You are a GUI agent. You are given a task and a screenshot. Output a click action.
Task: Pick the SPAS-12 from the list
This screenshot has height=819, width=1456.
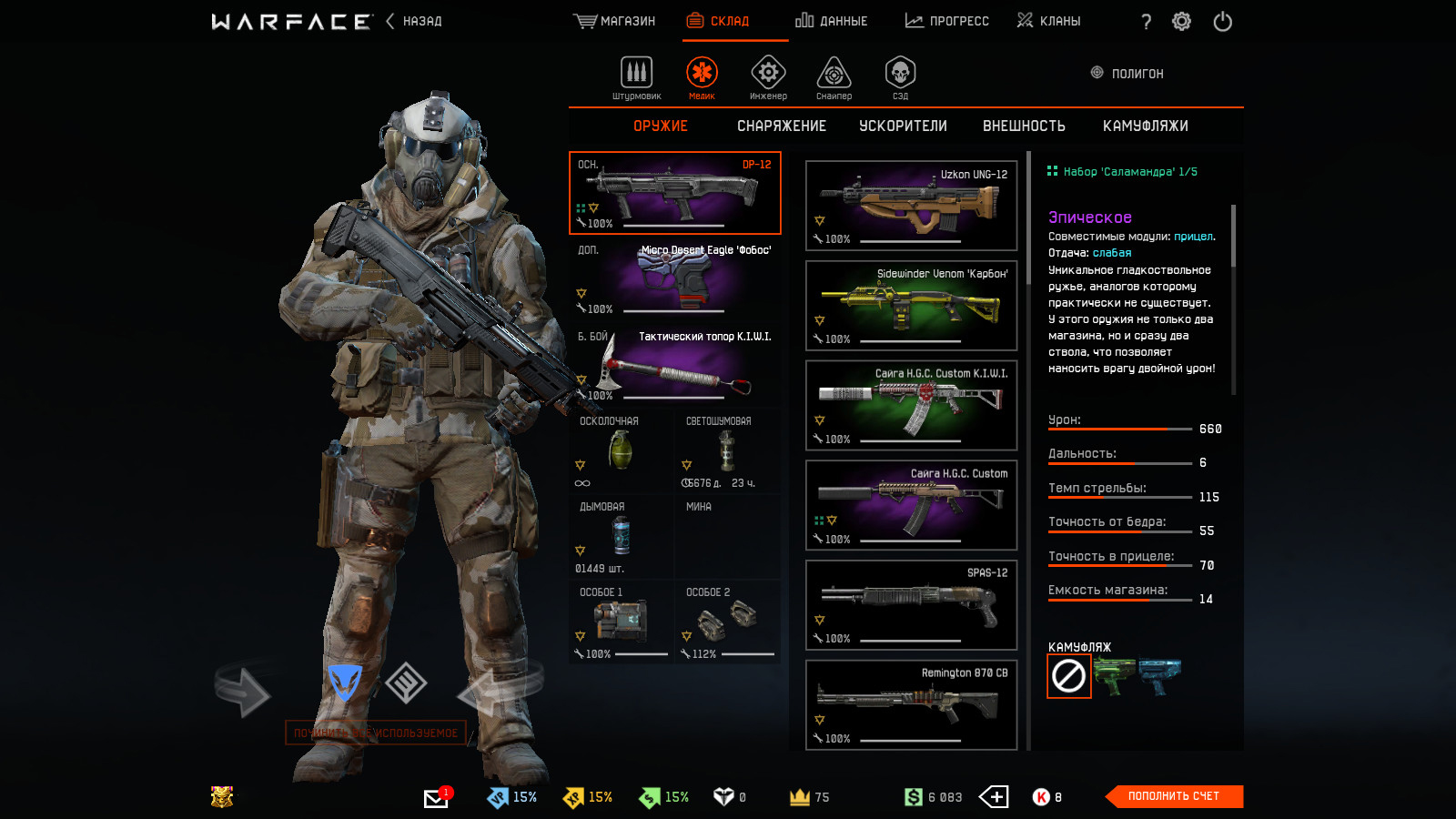911,605
